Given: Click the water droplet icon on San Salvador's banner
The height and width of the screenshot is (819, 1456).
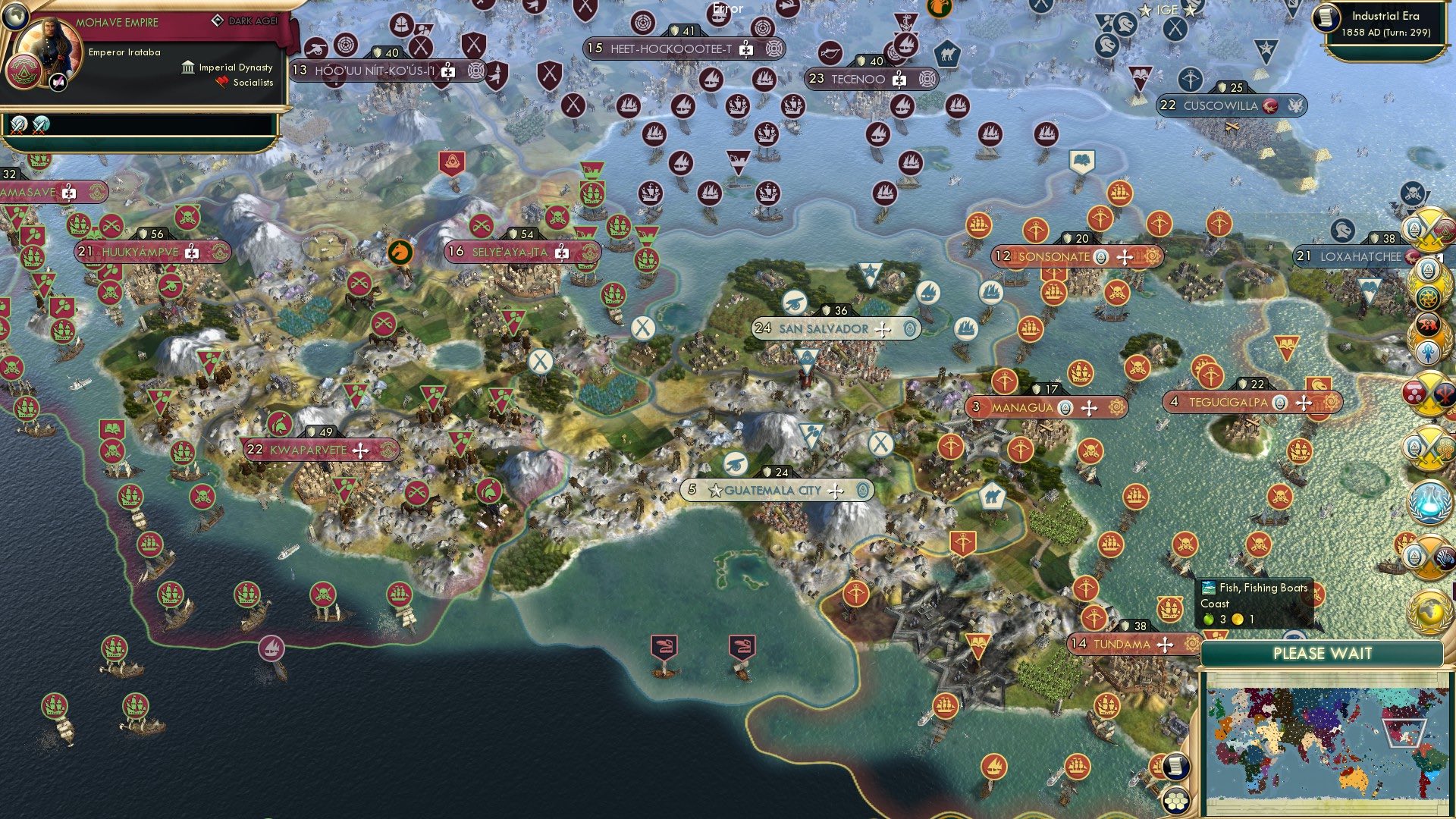Looking at the screenshot, I should click(910, 328).
